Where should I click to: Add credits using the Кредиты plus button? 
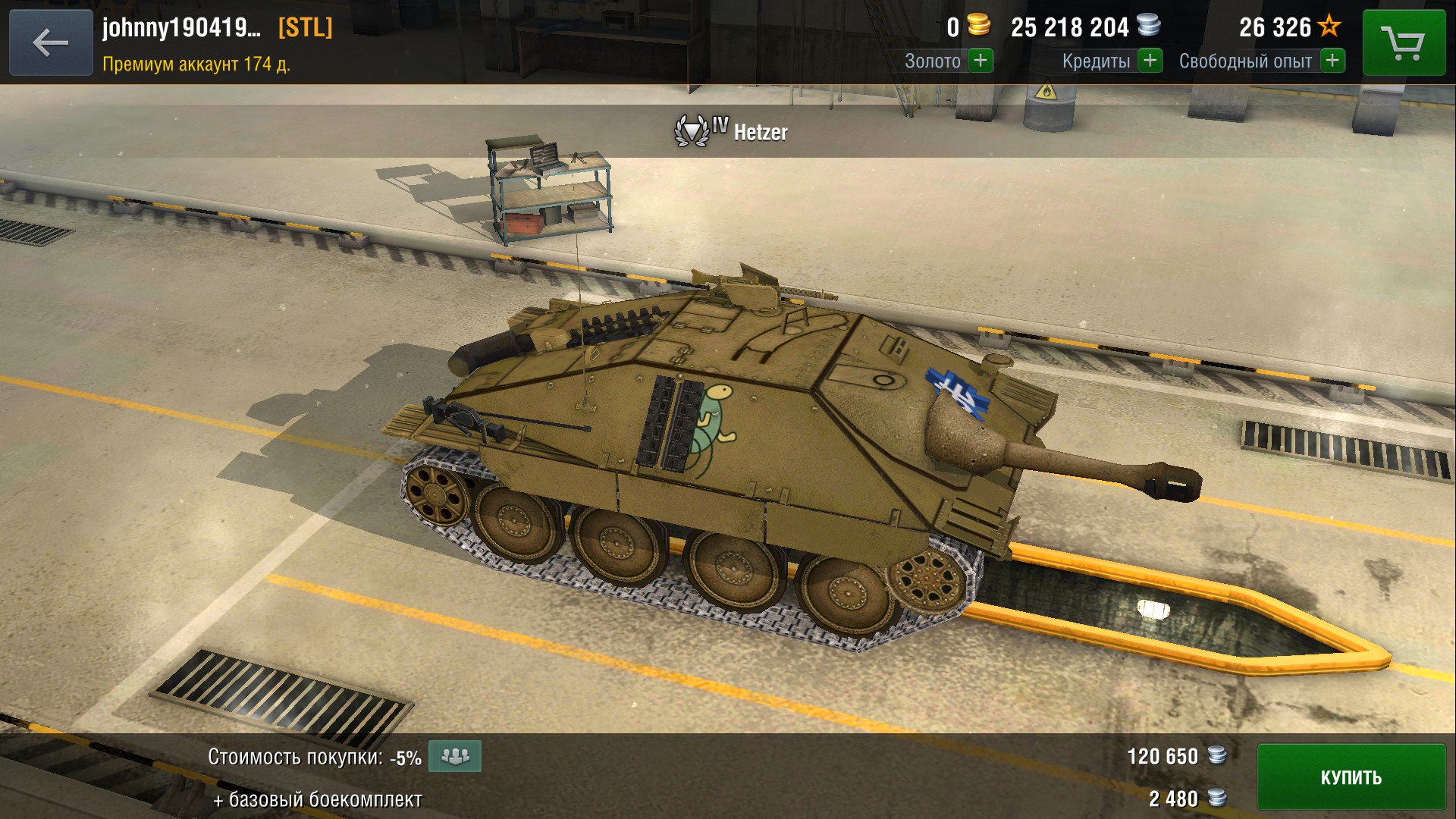point(1150,61)
